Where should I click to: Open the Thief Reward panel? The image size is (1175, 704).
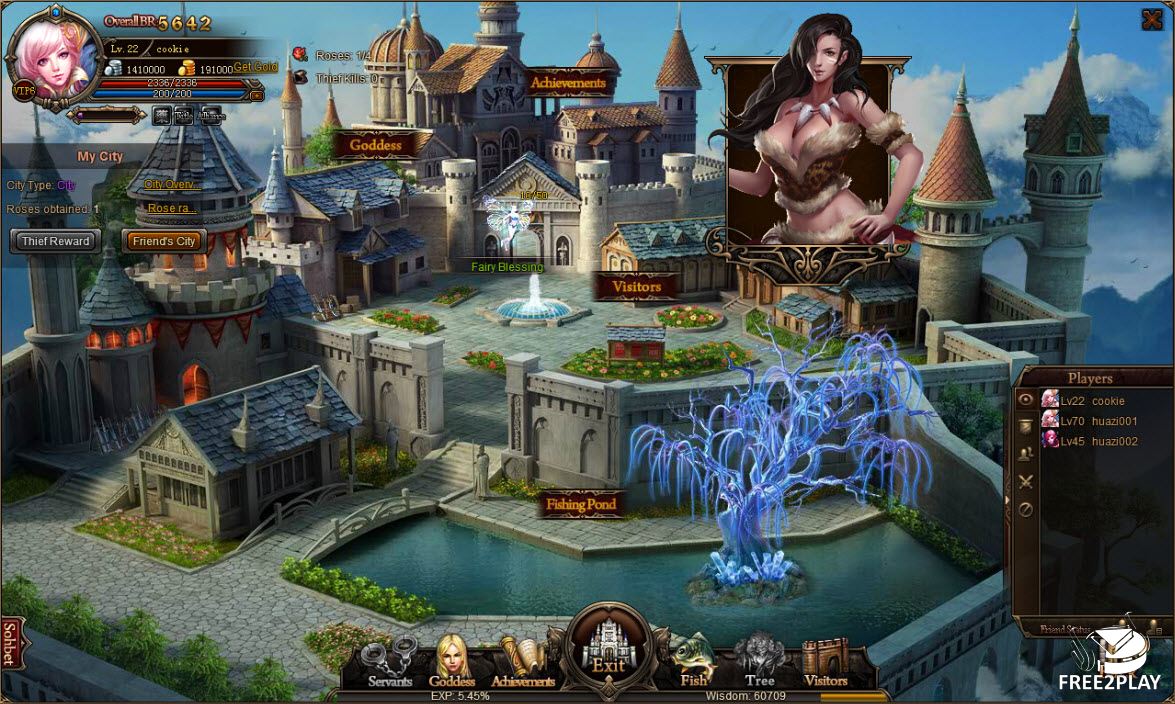tap(56, 241)
